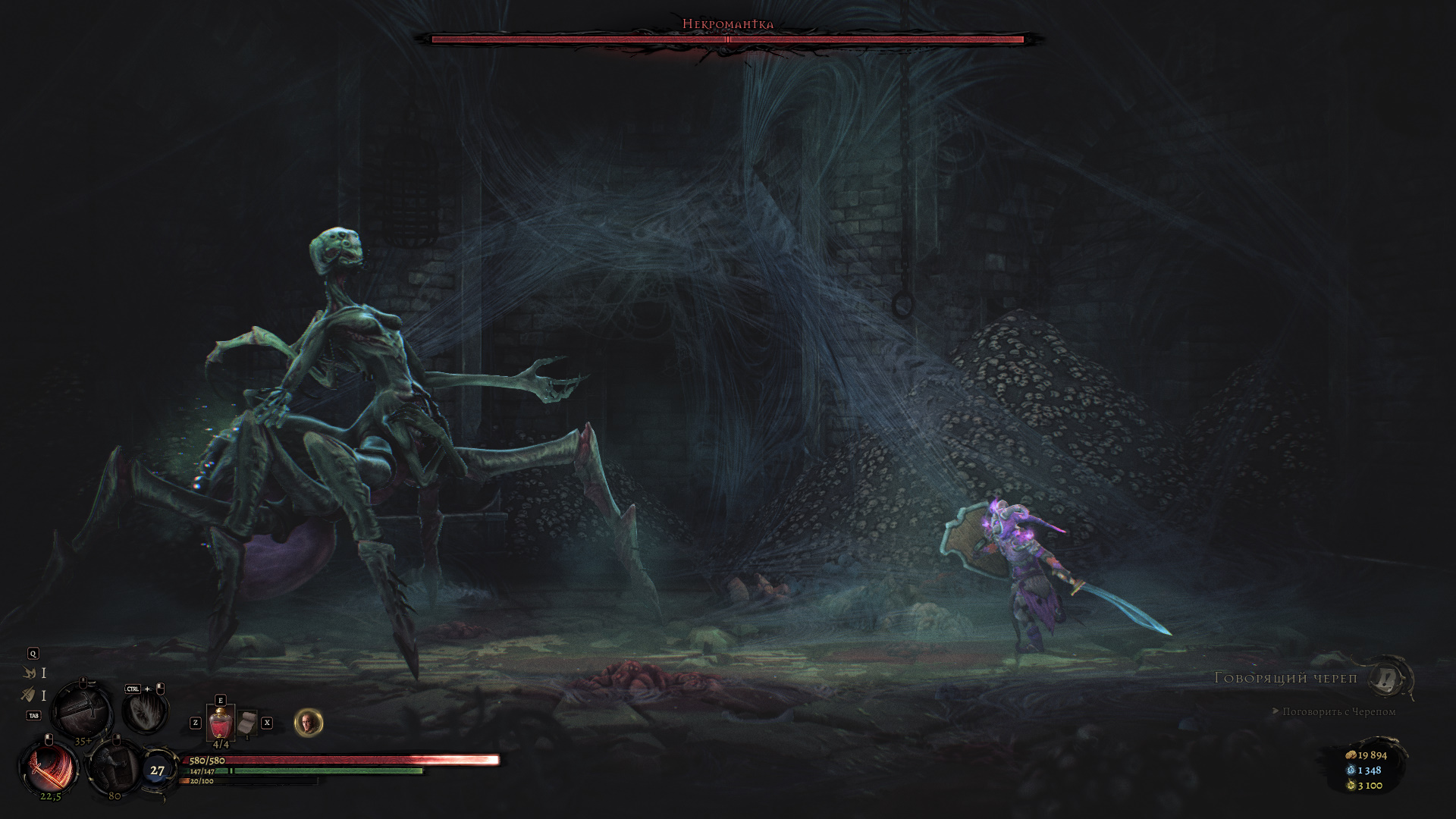The height and width of the screenshot is (819, 1456).
Task: Click the "Поговорить с Черепом" objective
Action: point(1338,711)
